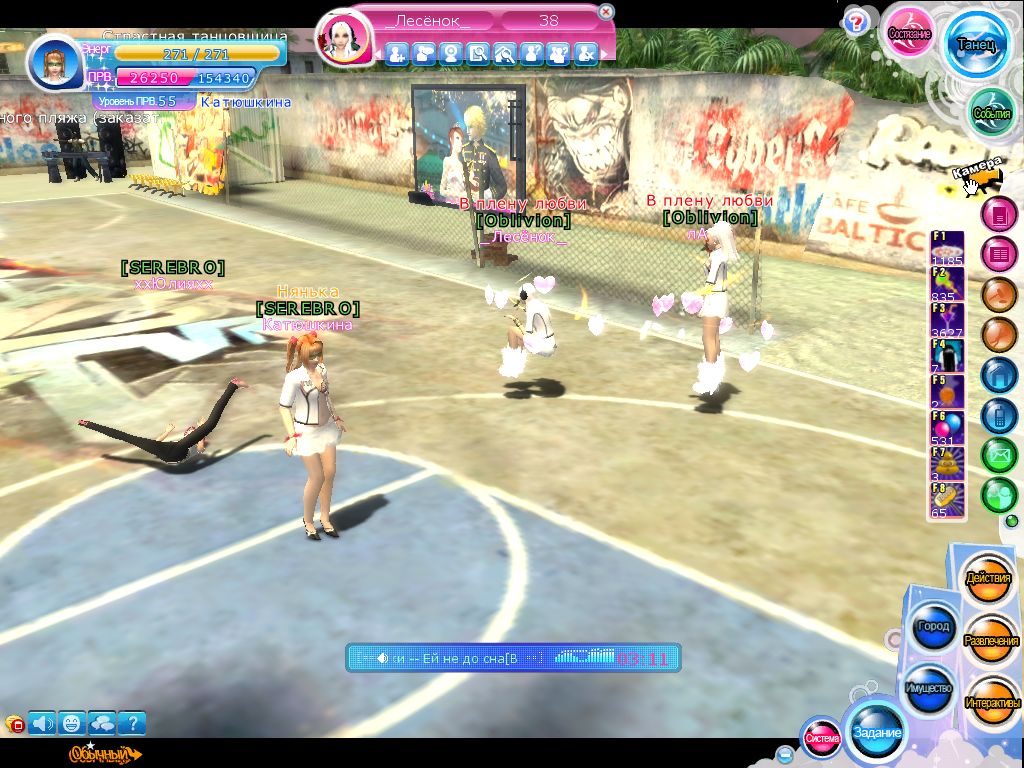
Task: Open the Действия actions menu
Action: [989, 579]
